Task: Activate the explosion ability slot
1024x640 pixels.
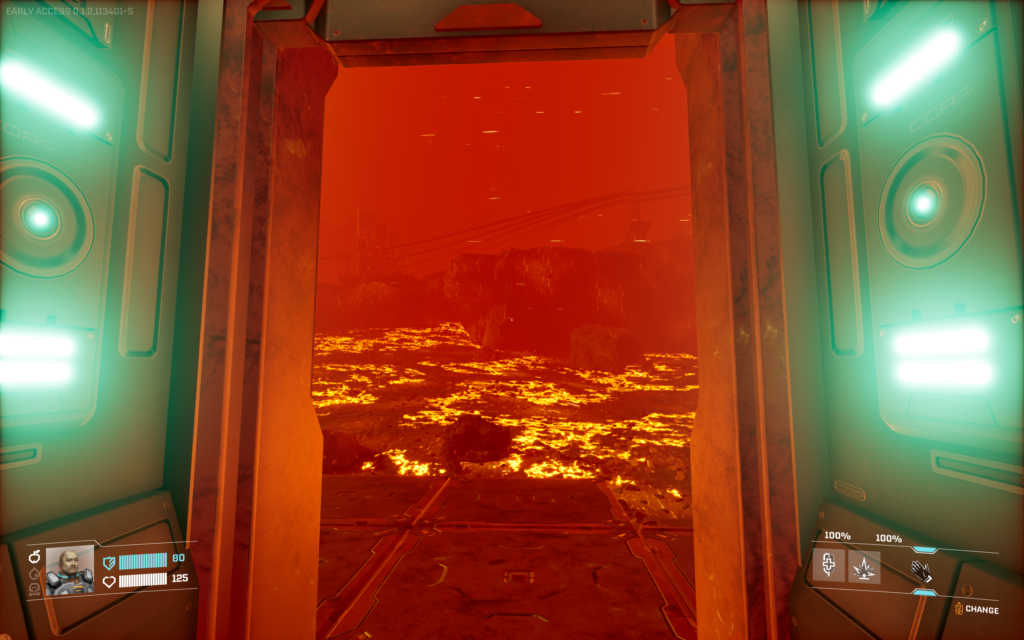Action: tap(864, 567)
